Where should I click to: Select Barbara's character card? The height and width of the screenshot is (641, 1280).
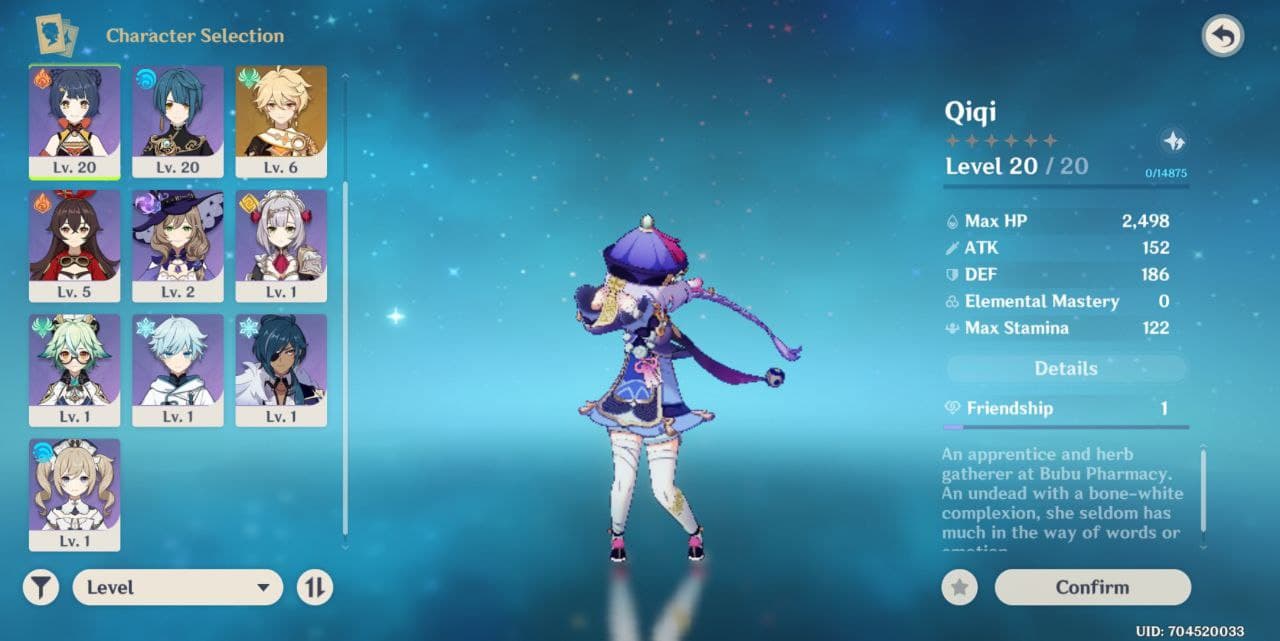tap(75, 494)
